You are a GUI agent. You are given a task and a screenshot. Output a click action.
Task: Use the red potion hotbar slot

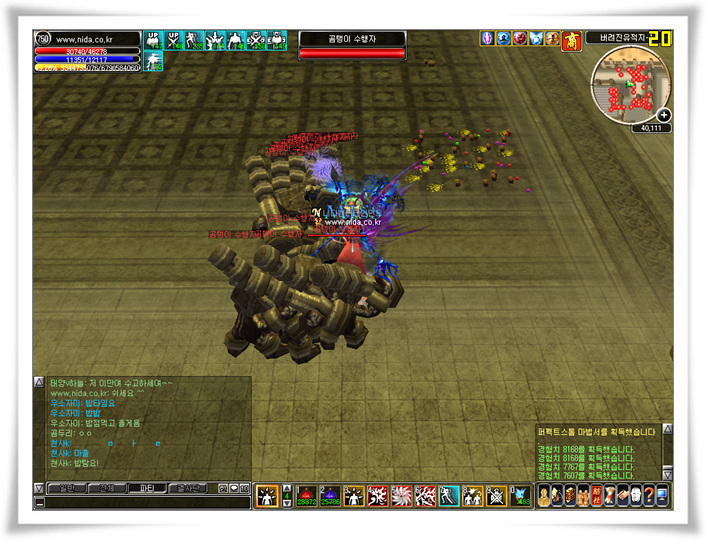coord(304,495)
